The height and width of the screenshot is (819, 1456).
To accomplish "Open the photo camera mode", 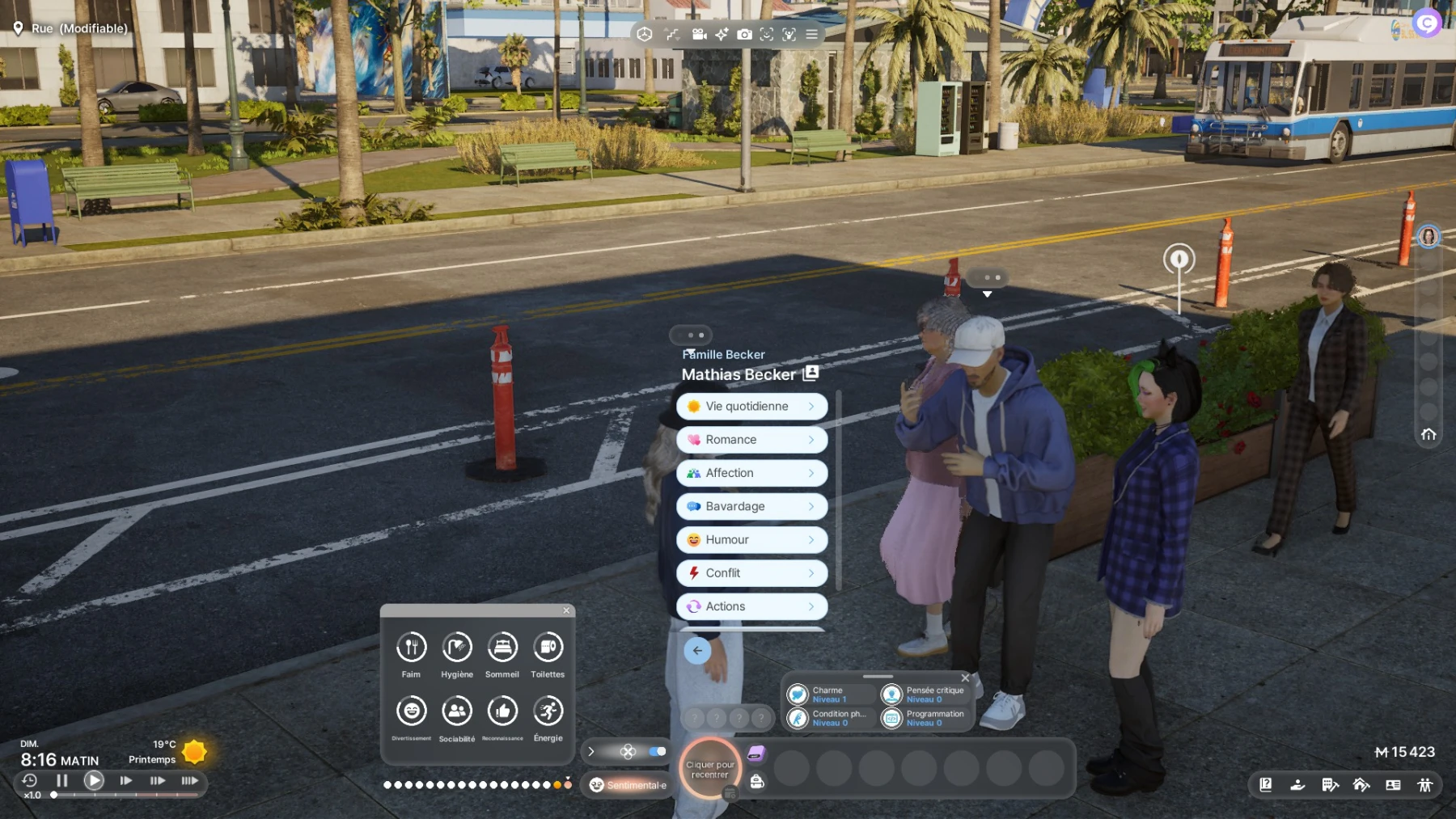I will point(744,34).
